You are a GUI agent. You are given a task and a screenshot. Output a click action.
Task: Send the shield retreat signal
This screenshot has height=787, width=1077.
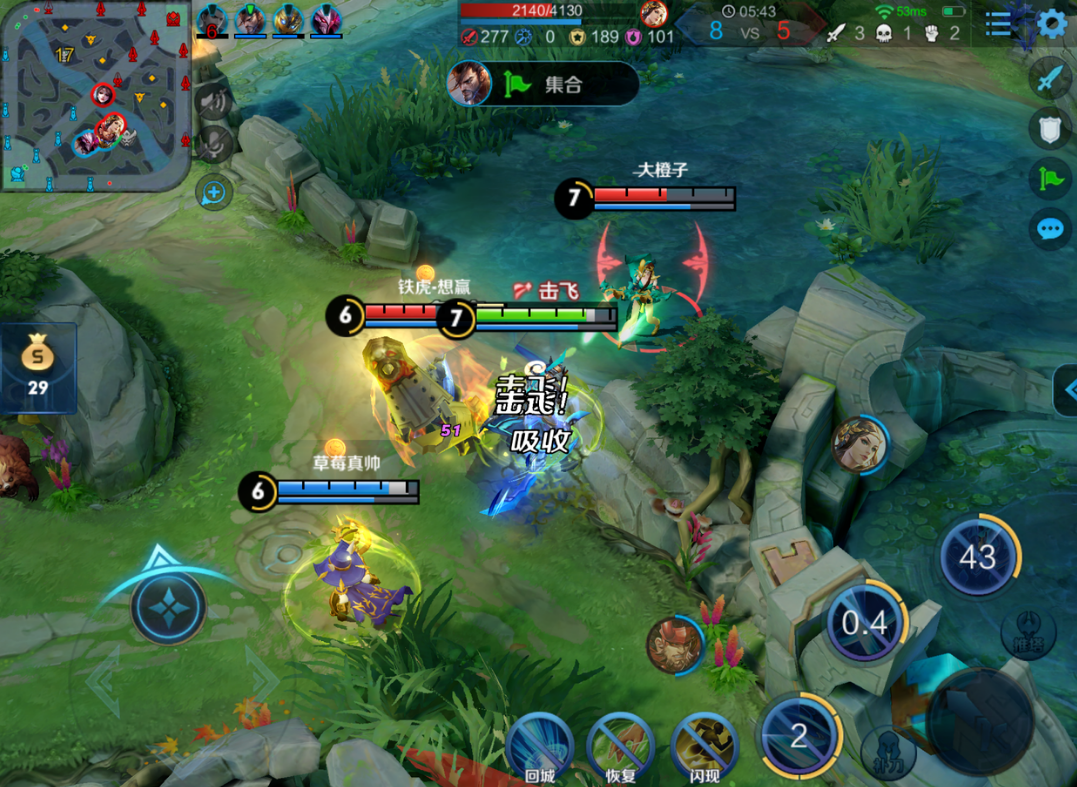1049,128
